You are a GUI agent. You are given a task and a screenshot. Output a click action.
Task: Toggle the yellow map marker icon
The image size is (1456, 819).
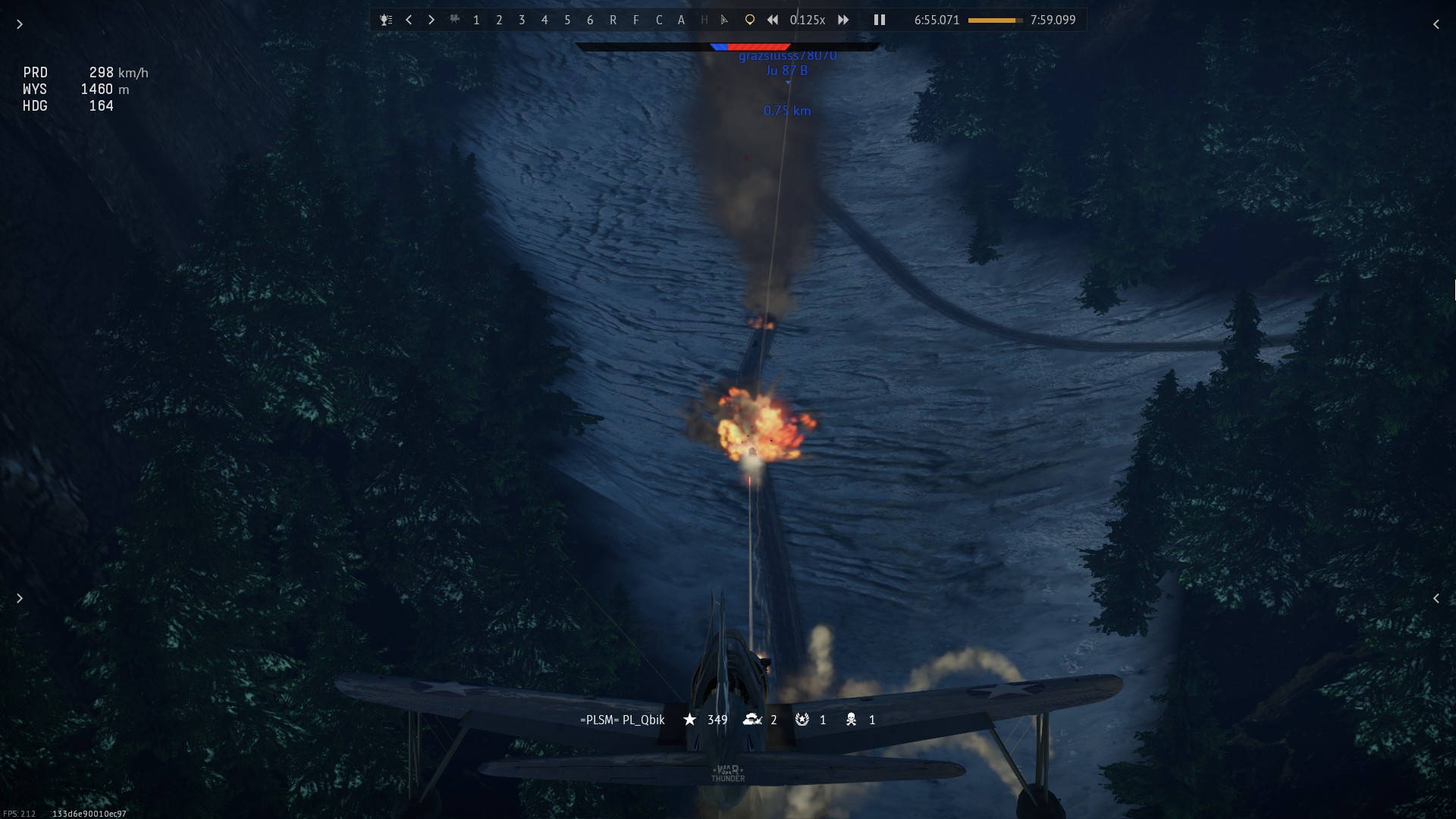click(x=749, y=20)
